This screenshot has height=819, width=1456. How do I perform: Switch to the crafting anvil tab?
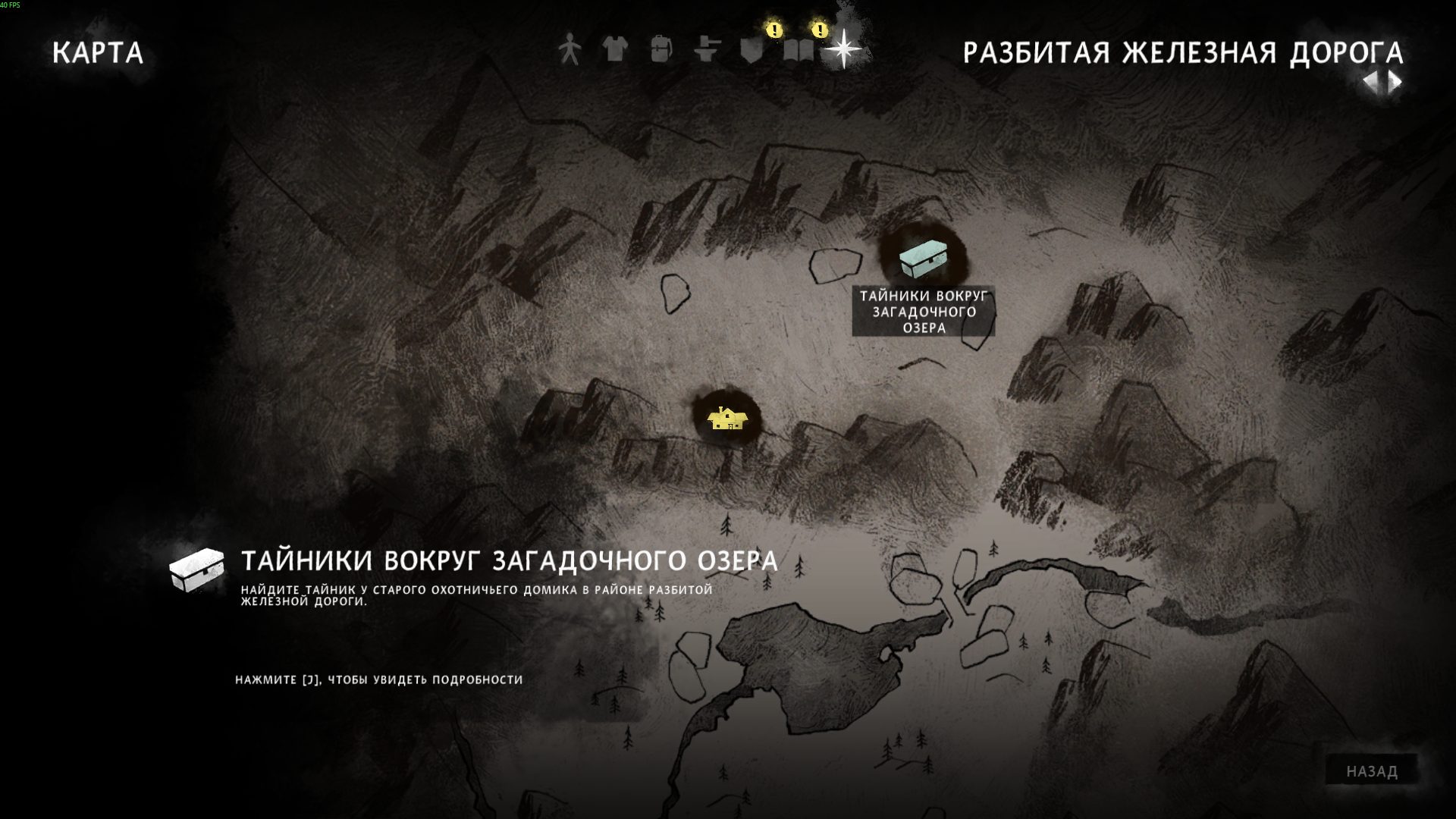coord(707,50)
